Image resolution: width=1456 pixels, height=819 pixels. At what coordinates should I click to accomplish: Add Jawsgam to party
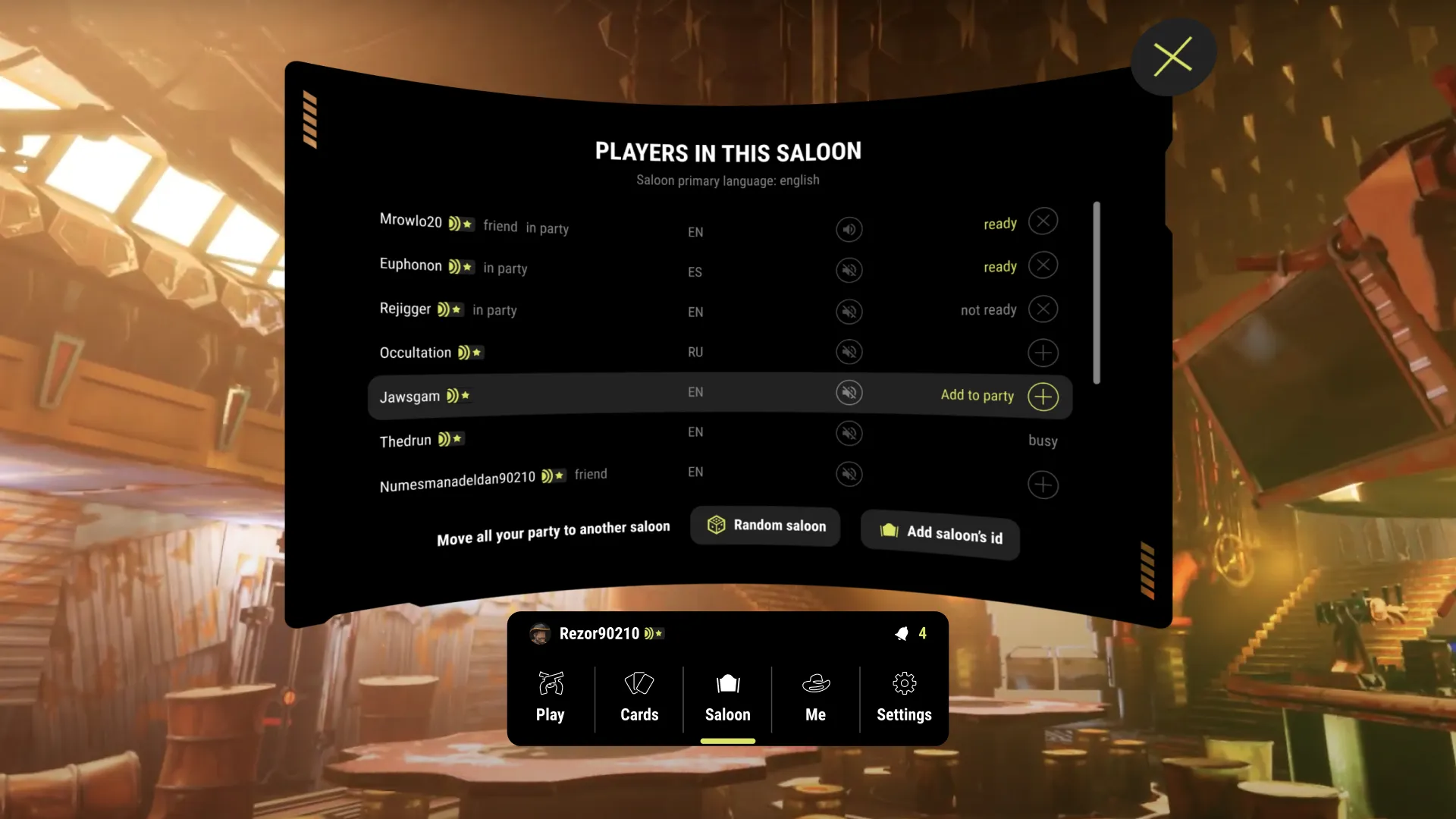coord(1043,397)
